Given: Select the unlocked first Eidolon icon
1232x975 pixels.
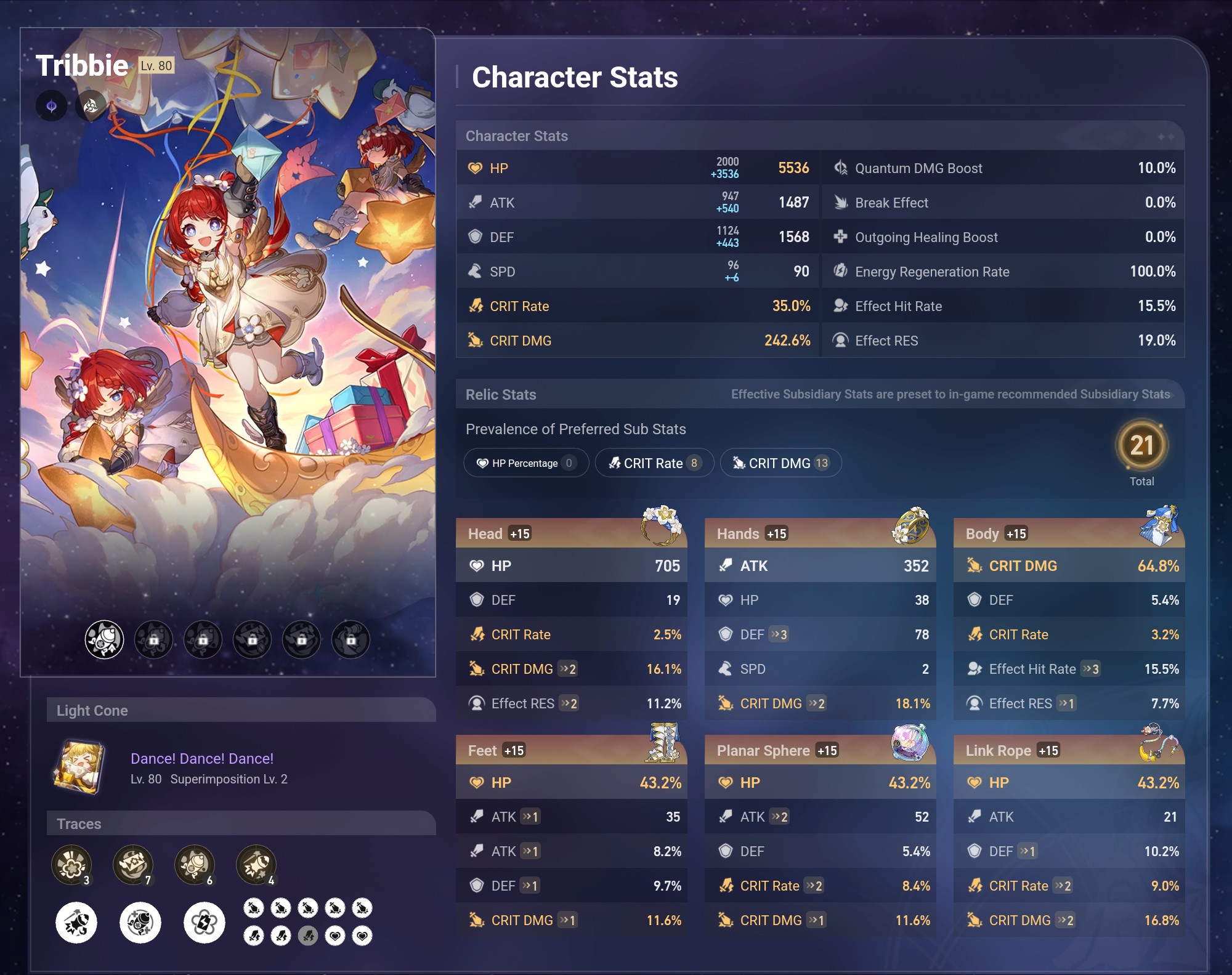Looking at the screenshot, I should pos(106,639).
